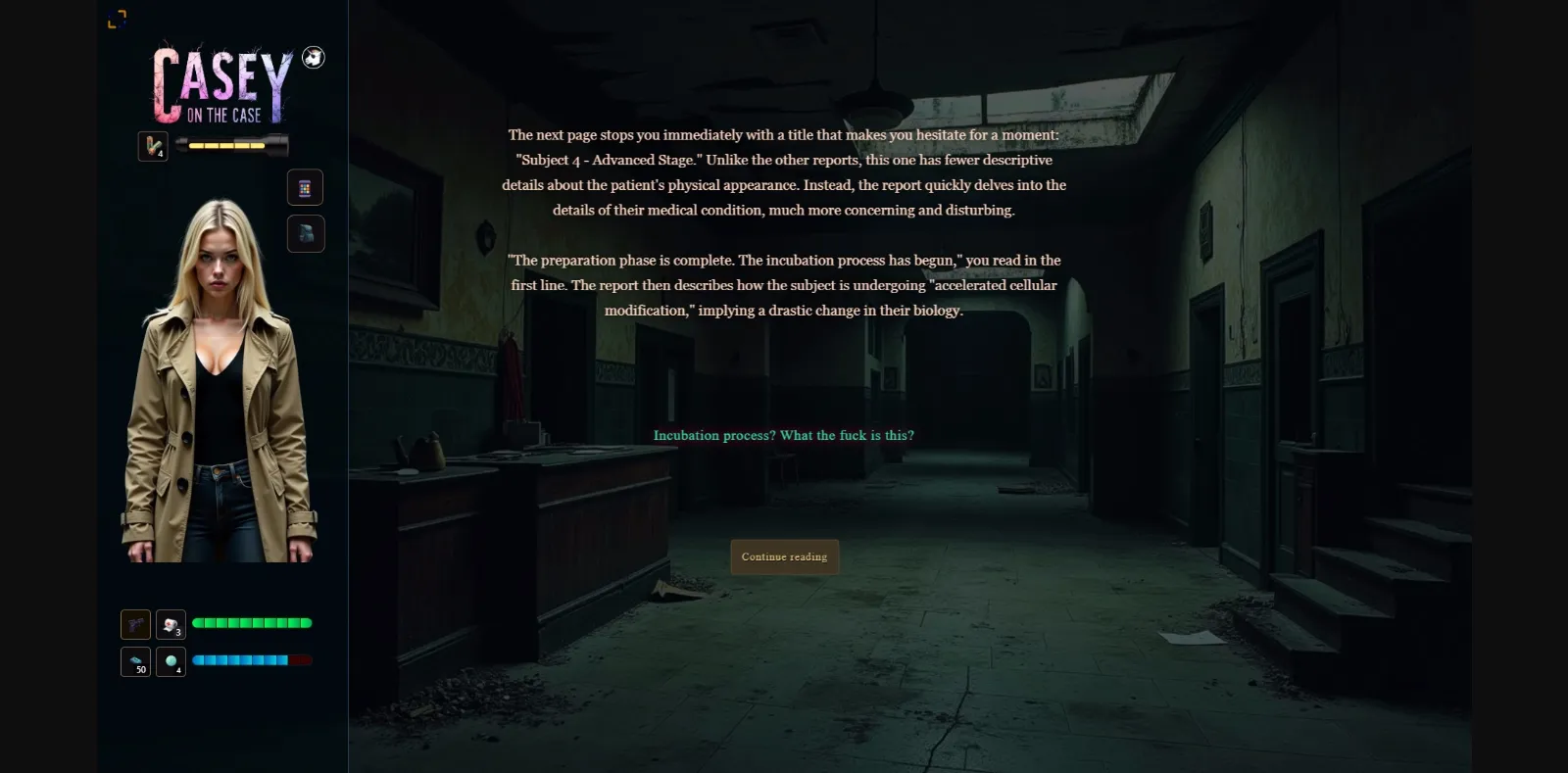This screenshot has width=1568, height=773.
Task: Use the first aid bandage item
Action: 171,624
